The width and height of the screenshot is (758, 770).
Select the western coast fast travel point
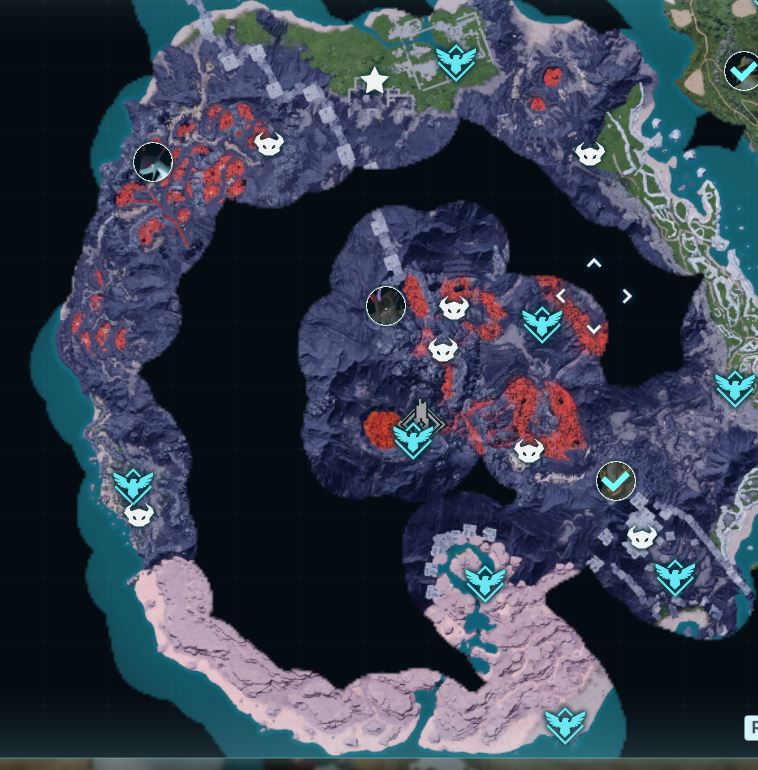133,485
